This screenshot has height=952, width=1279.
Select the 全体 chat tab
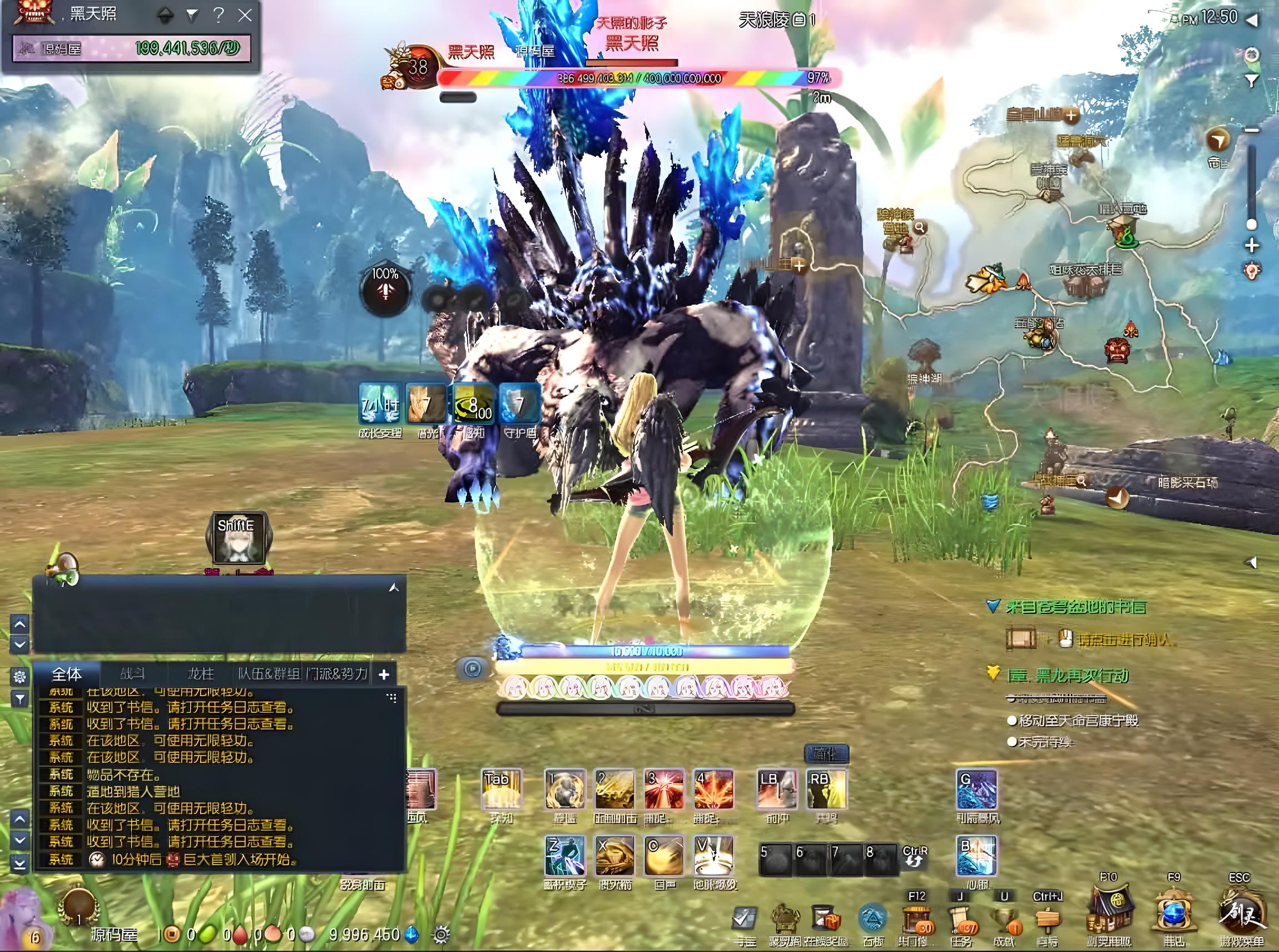pos(67,673)
